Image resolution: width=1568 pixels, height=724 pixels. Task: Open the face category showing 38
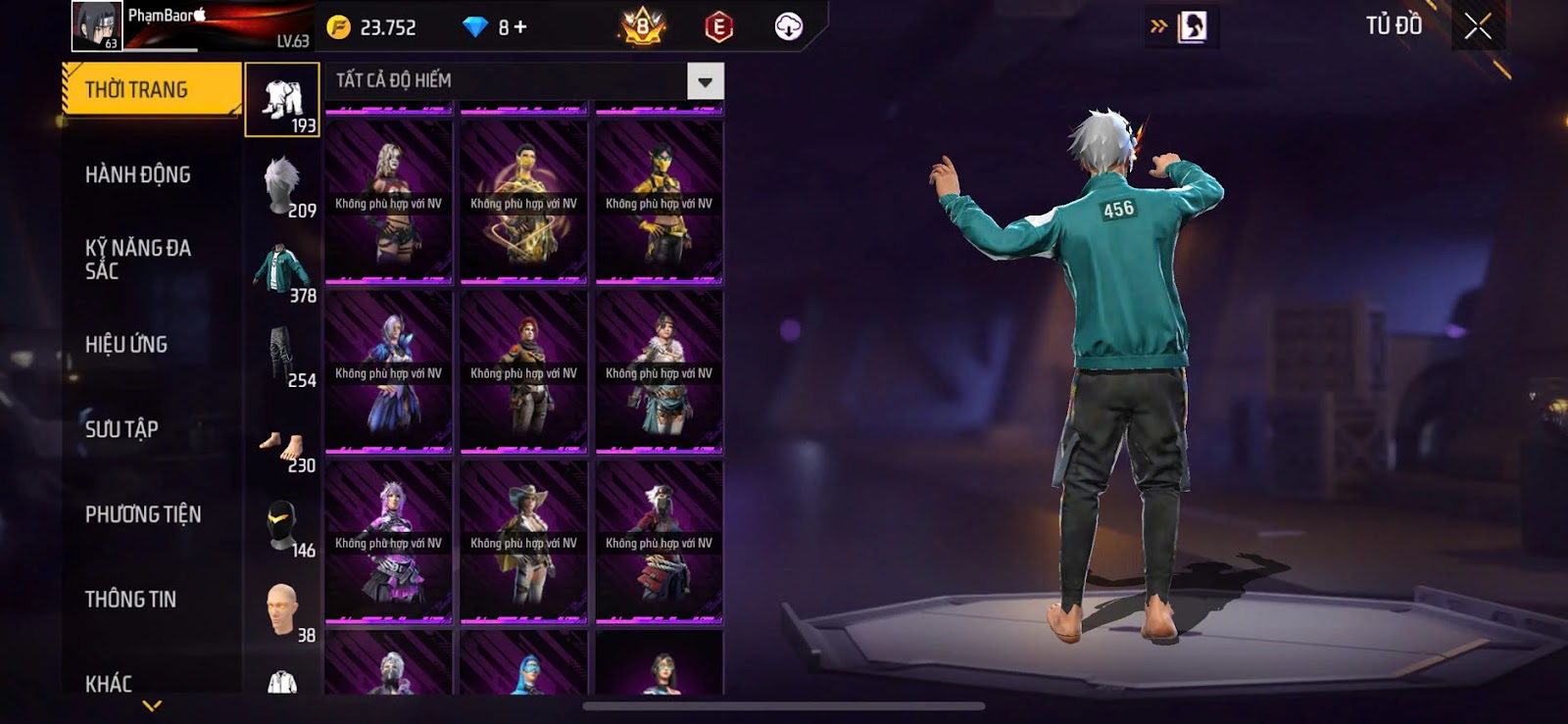[x=282, y=609]
